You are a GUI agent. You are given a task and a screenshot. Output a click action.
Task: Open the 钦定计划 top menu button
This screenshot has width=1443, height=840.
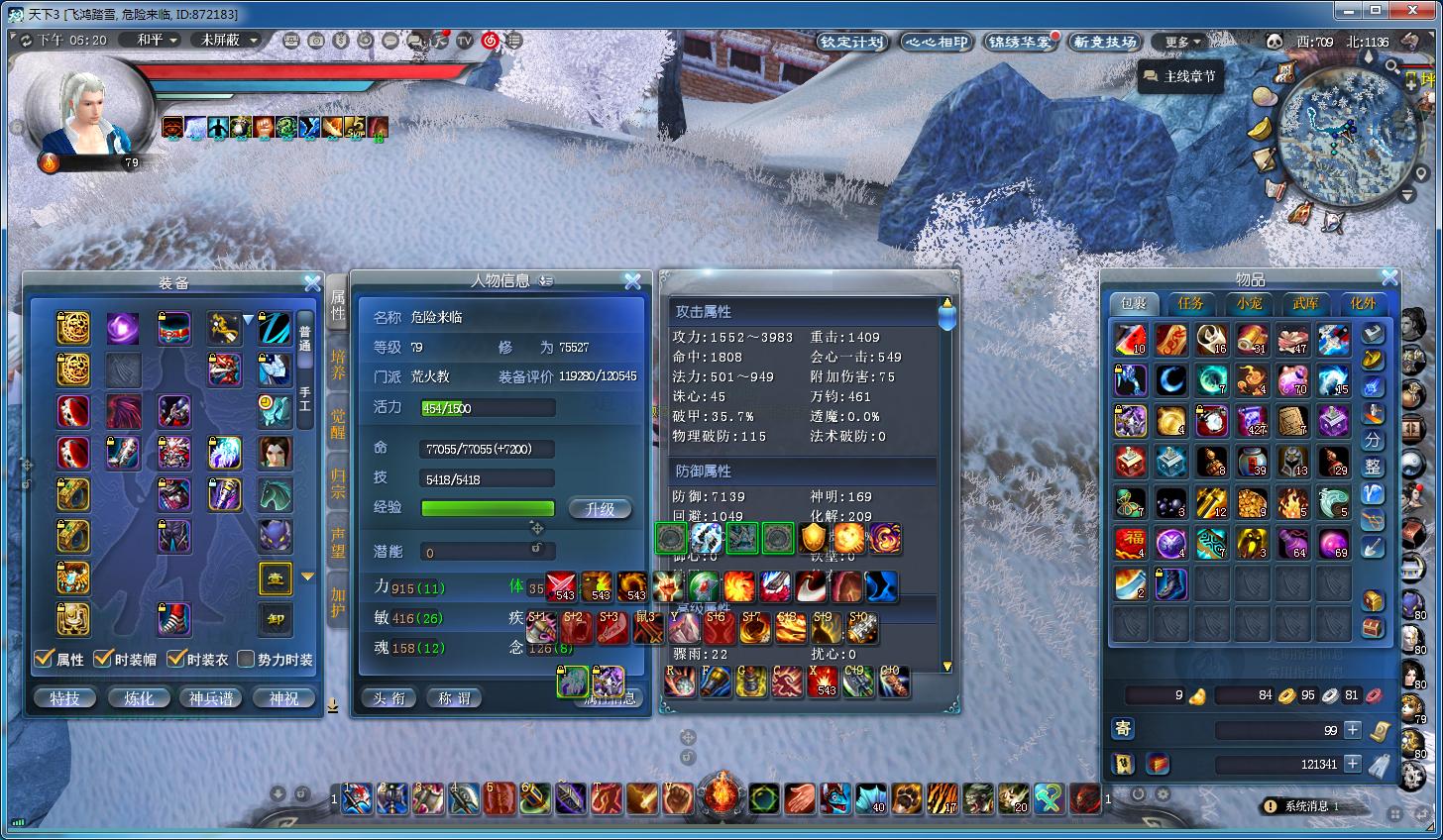851,42
